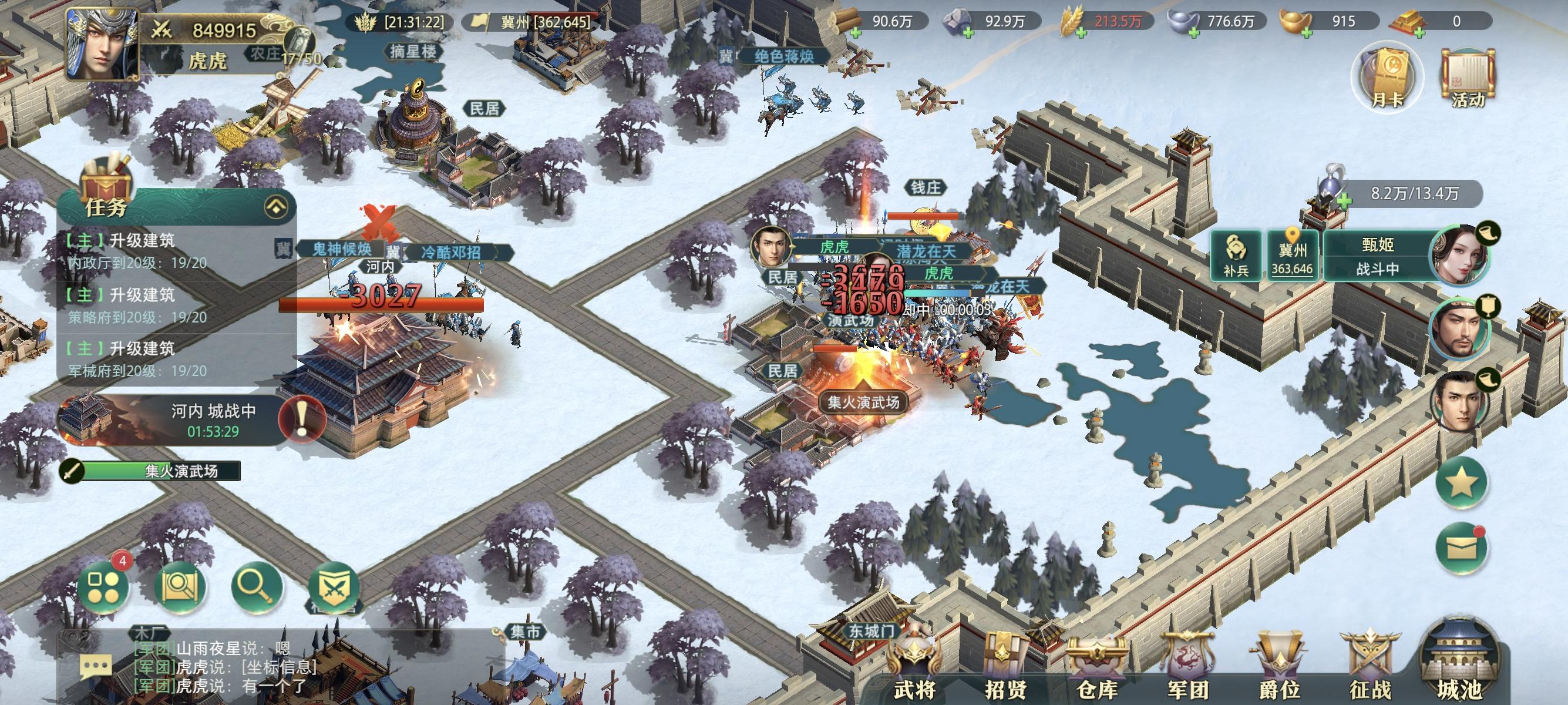
Task: Open the star favorites button
Action: (1462, 483)
